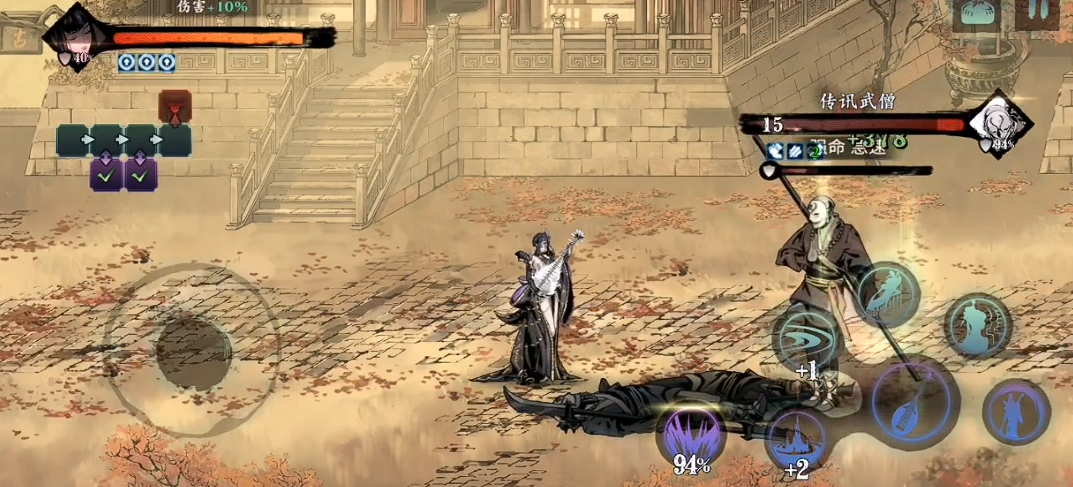Image resolution: width=1073 pixels, height=487 pixels.
Task: Tap the standing swordsman figure skill
Action: click(1015, 411)
